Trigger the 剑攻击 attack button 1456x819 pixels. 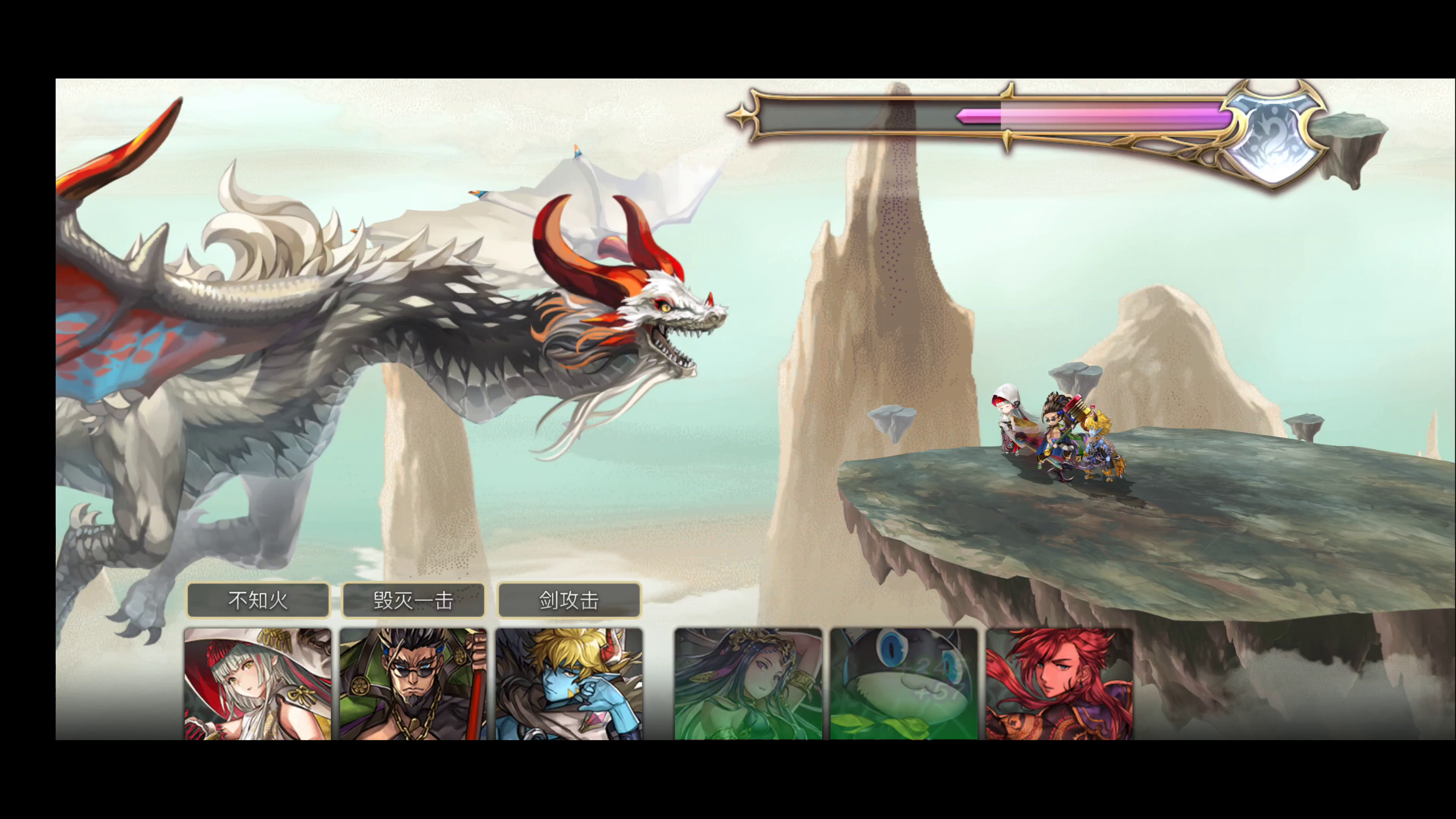pyautogui.click(x=569, y=600)
